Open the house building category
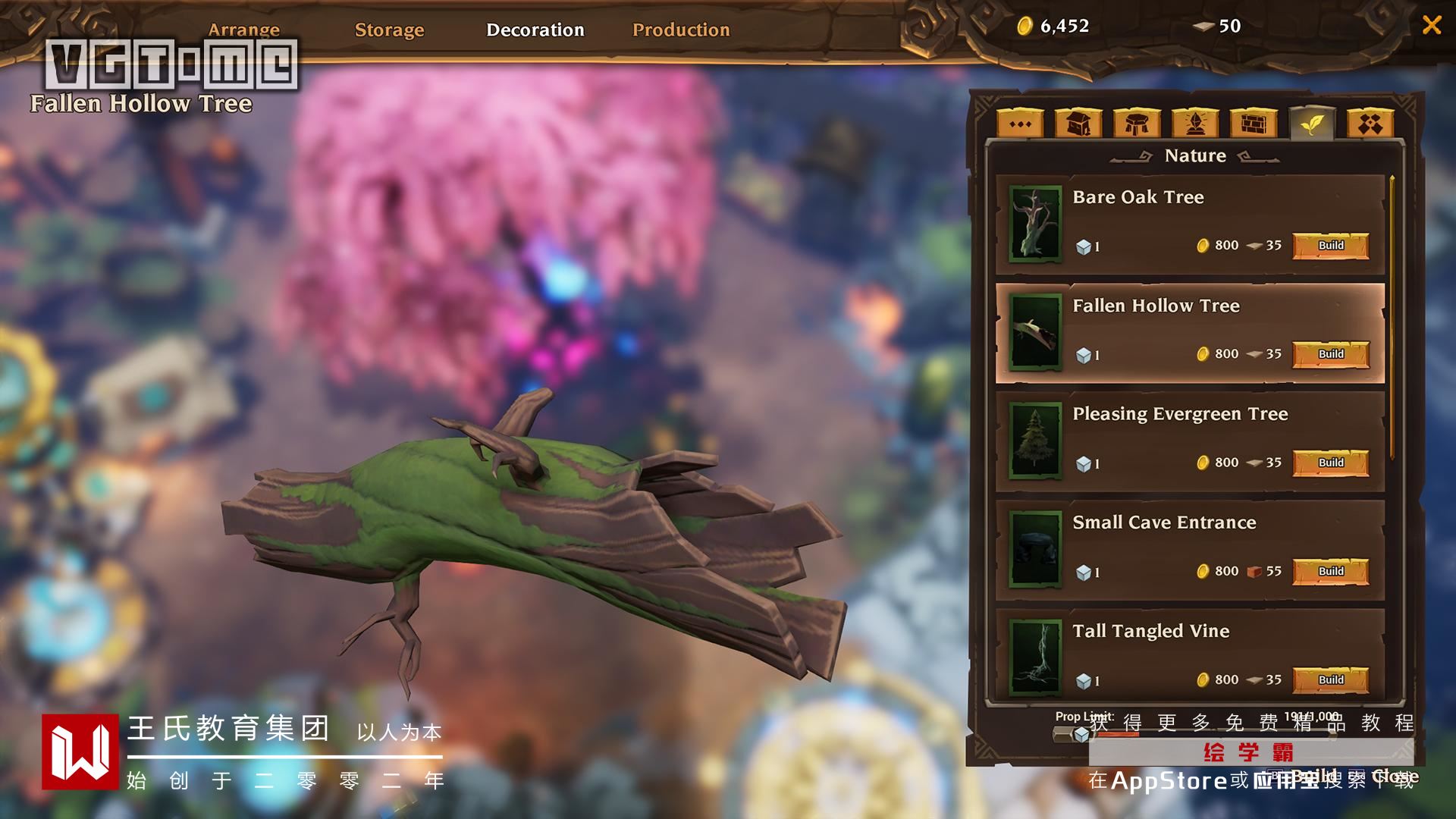1456x819 pixels. pos(1078,124)
